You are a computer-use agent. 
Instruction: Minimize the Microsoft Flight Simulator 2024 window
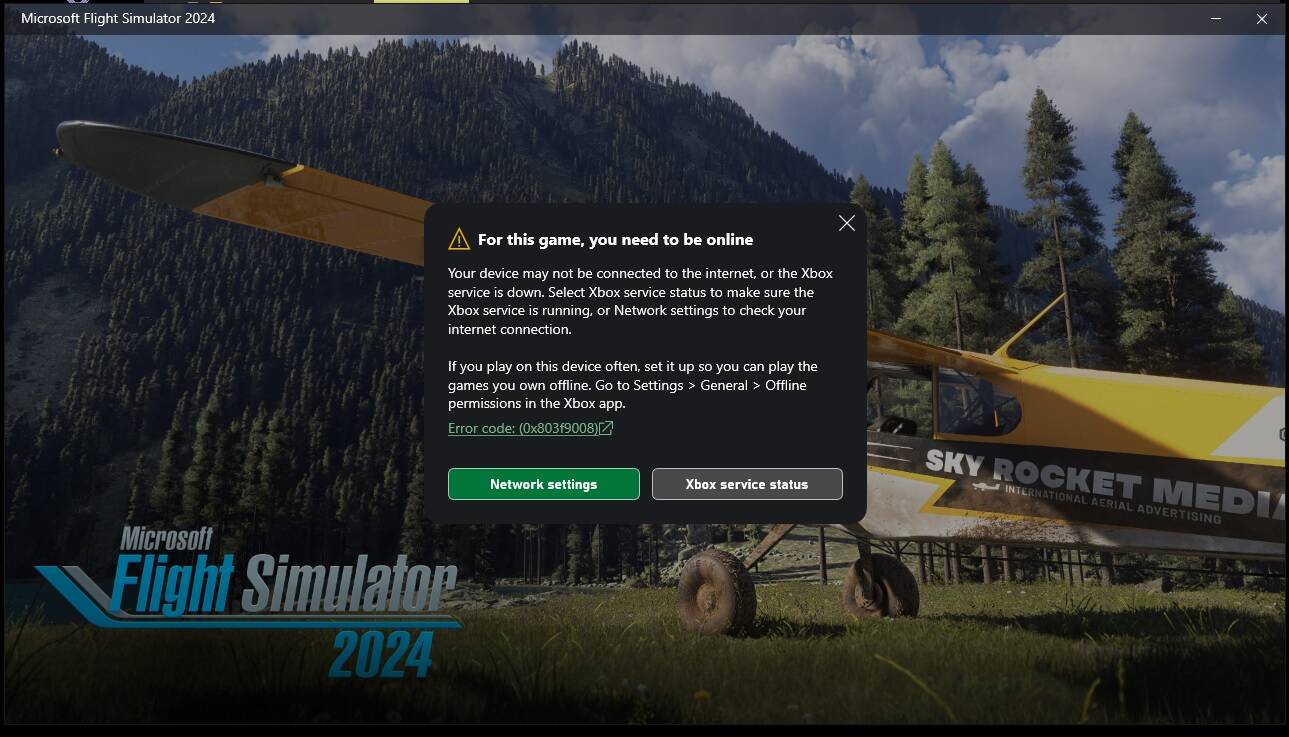[1214, 18]
